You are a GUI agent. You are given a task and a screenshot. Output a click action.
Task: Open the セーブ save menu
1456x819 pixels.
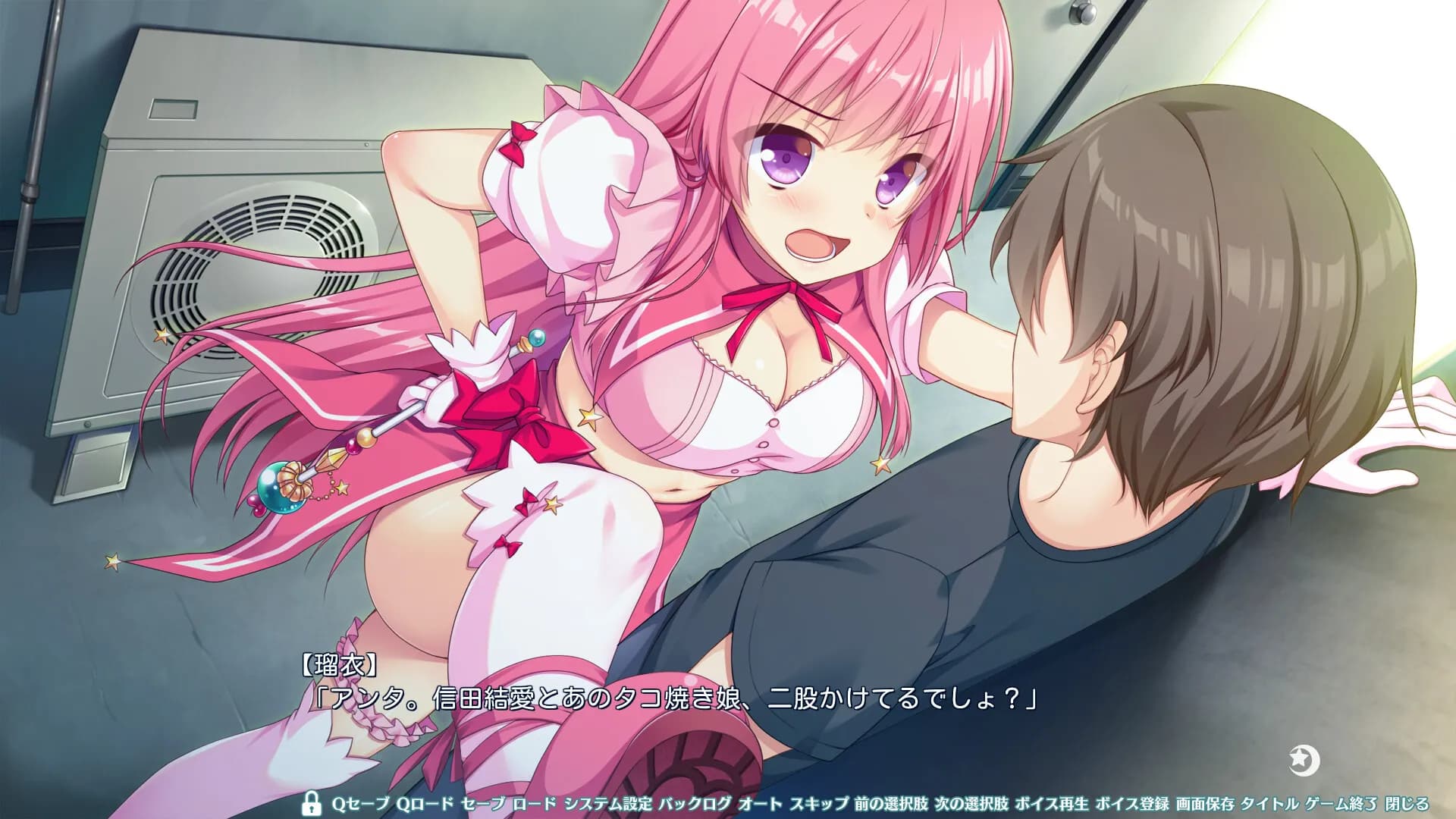[483, 805]
